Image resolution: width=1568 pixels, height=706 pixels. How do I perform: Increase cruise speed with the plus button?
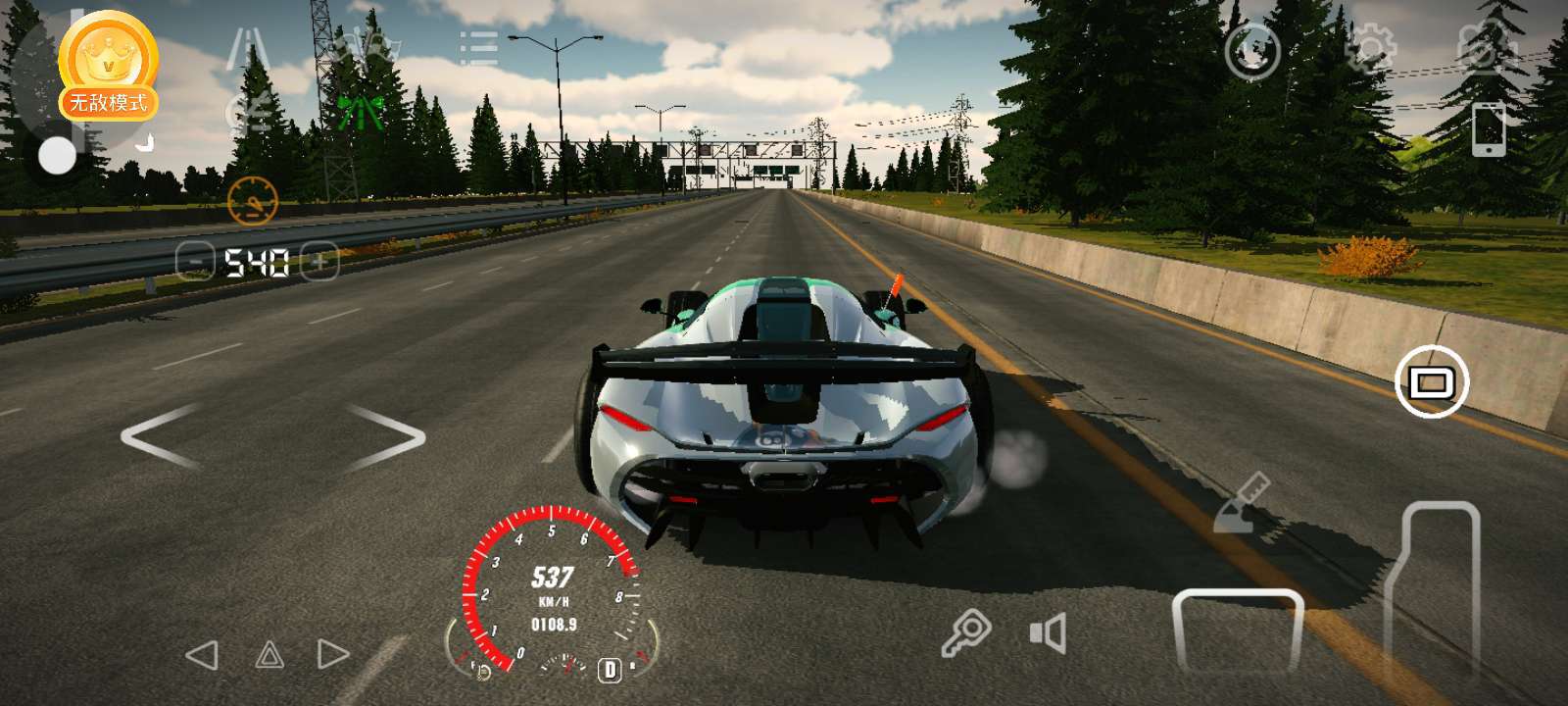[319, 262]
